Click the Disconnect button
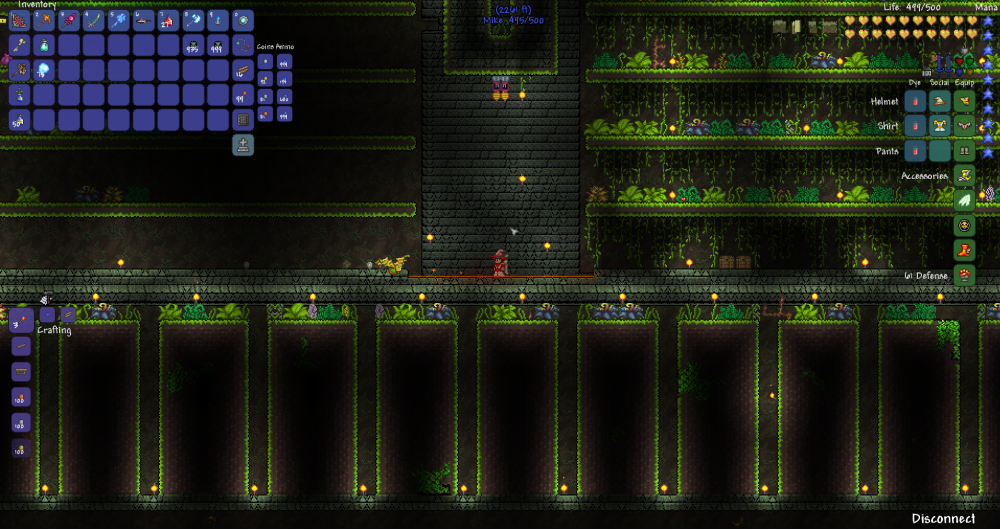Screen dimensions: 1000x529 click(943, 518)
